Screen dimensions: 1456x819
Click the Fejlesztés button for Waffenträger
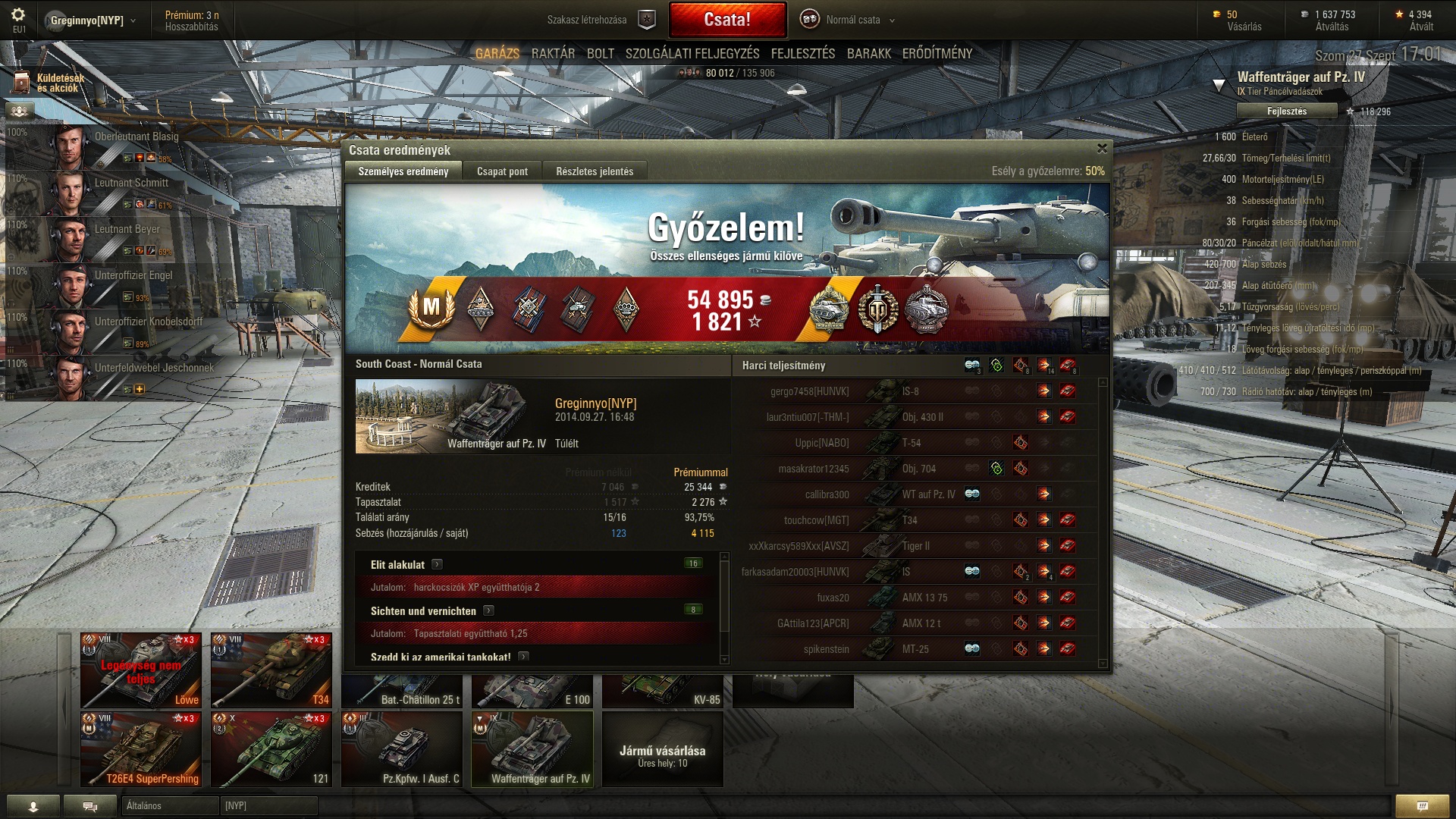click(x=1286, y=111)
